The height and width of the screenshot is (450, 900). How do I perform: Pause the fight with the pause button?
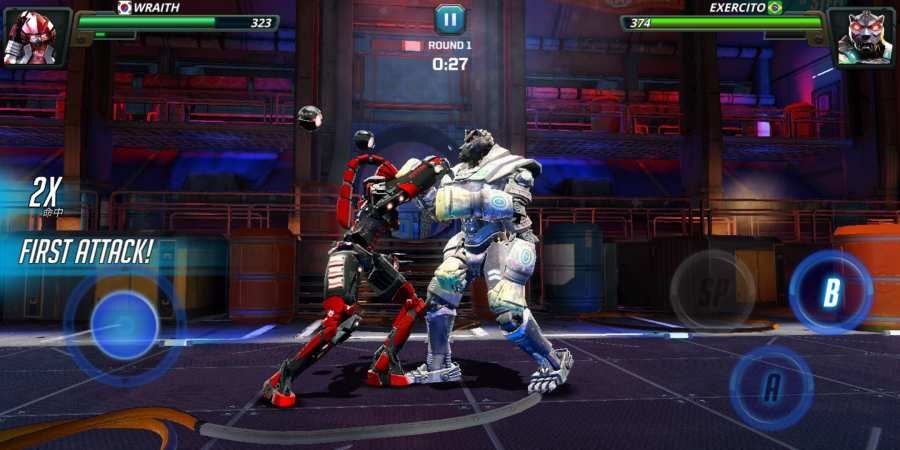pyautogui.click(x=450, y=18)
